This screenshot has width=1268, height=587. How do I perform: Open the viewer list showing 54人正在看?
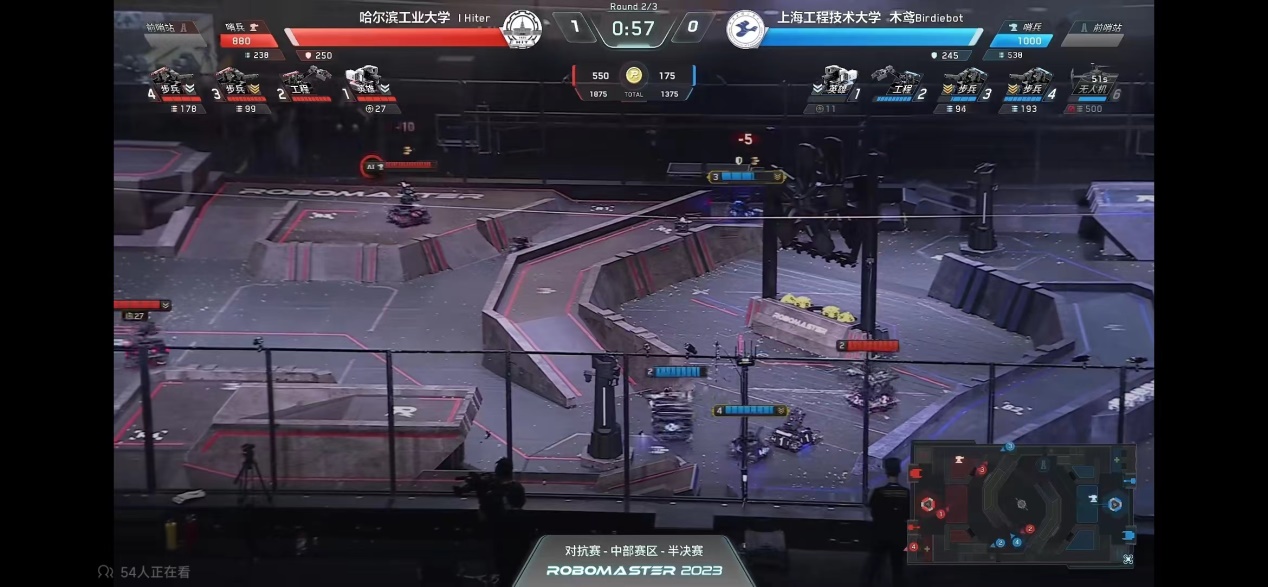(x=145, y=572)
